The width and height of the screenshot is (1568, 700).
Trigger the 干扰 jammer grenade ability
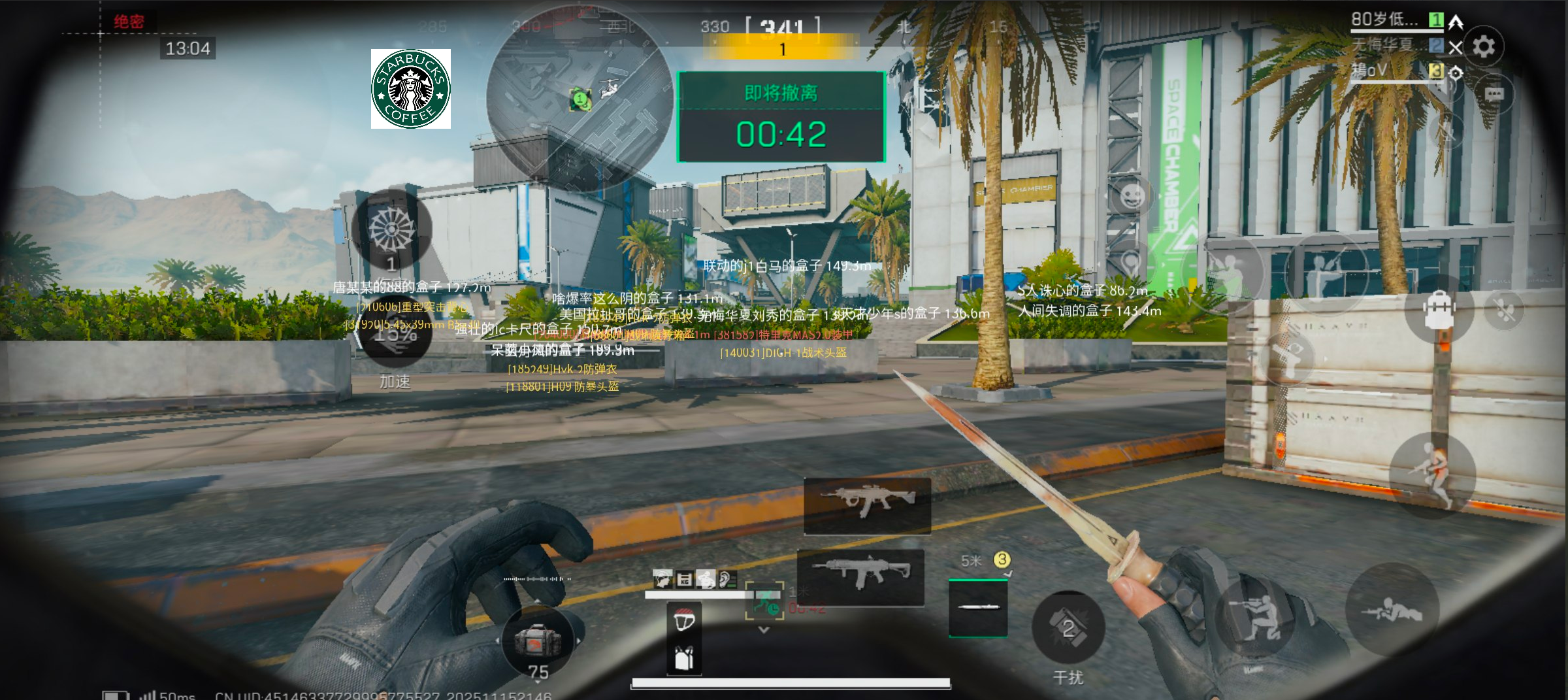click(x=1068, y=629)
